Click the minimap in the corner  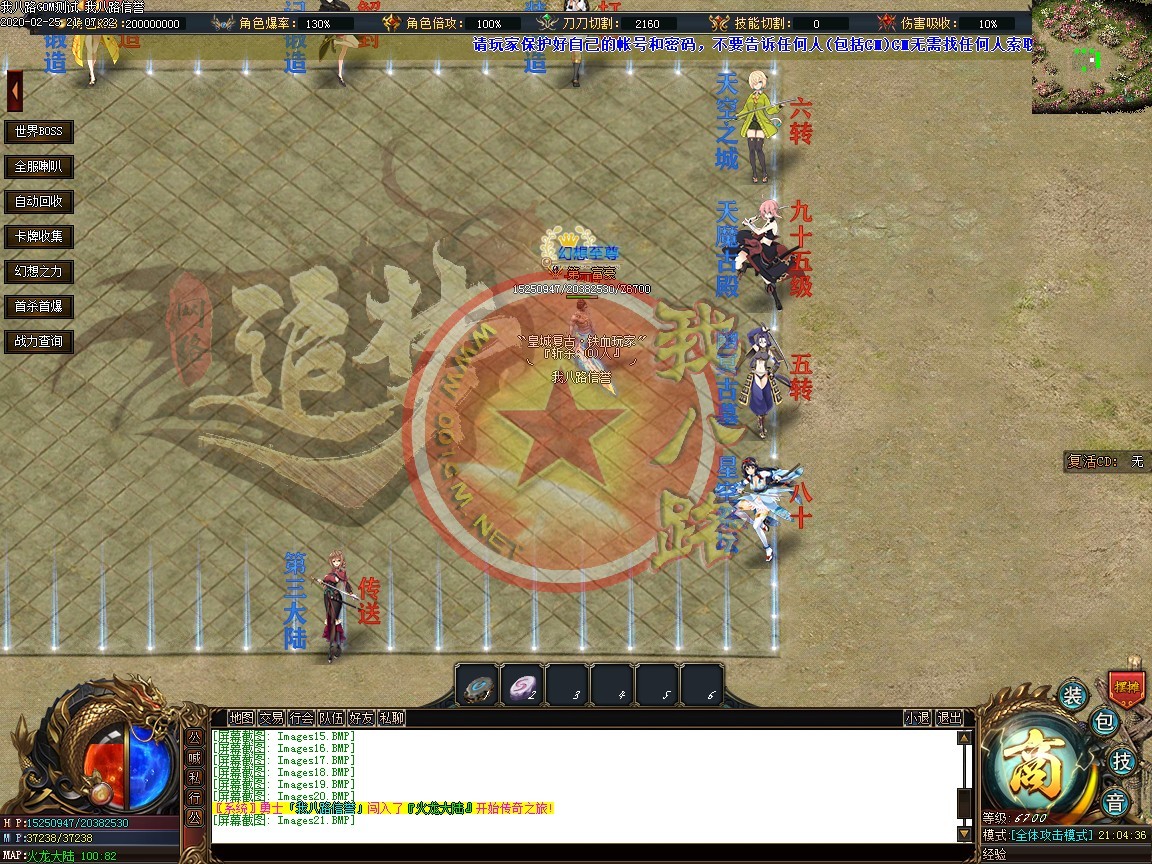1092,55
